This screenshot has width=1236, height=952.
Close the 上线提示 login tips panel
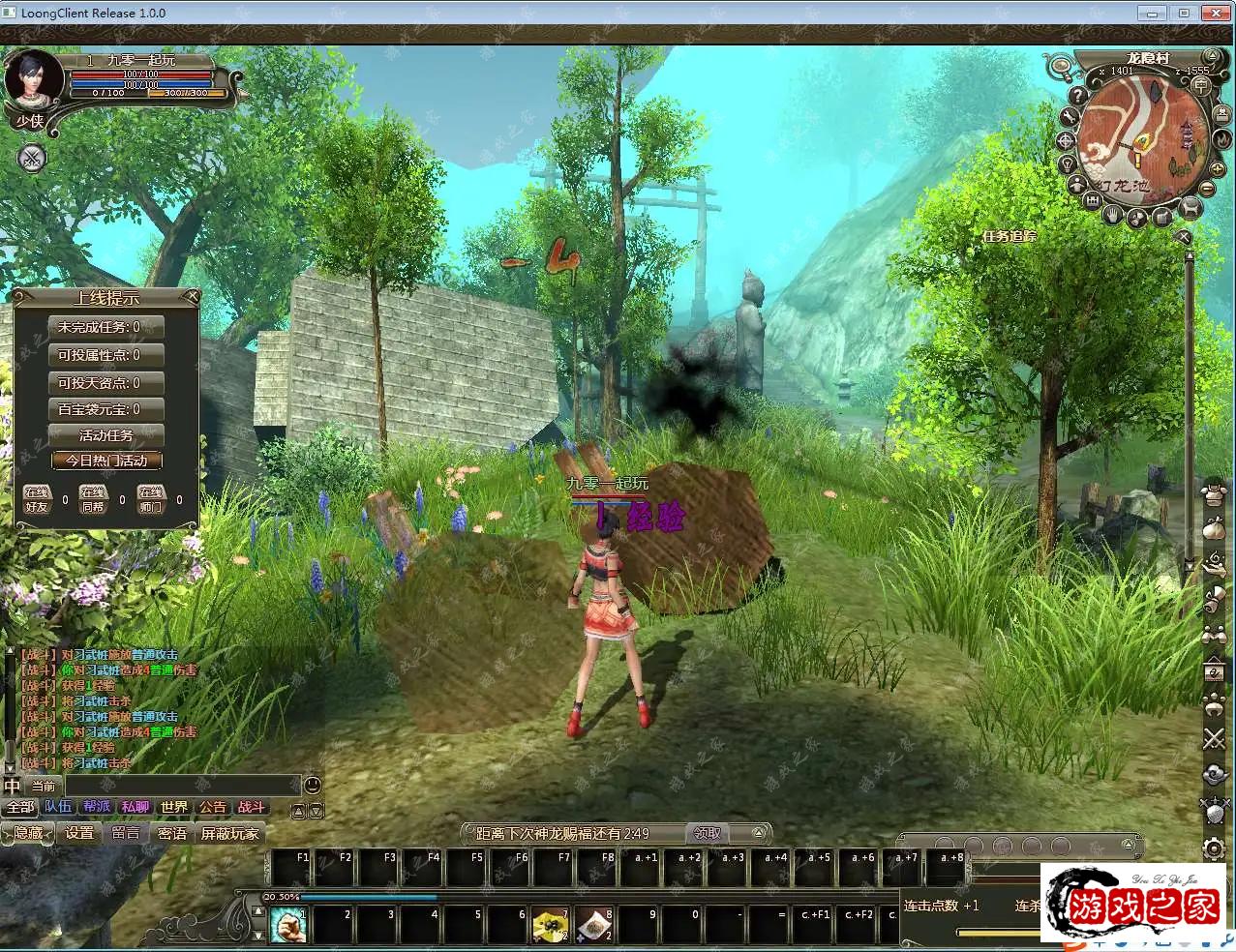click(x=192, y=296)
